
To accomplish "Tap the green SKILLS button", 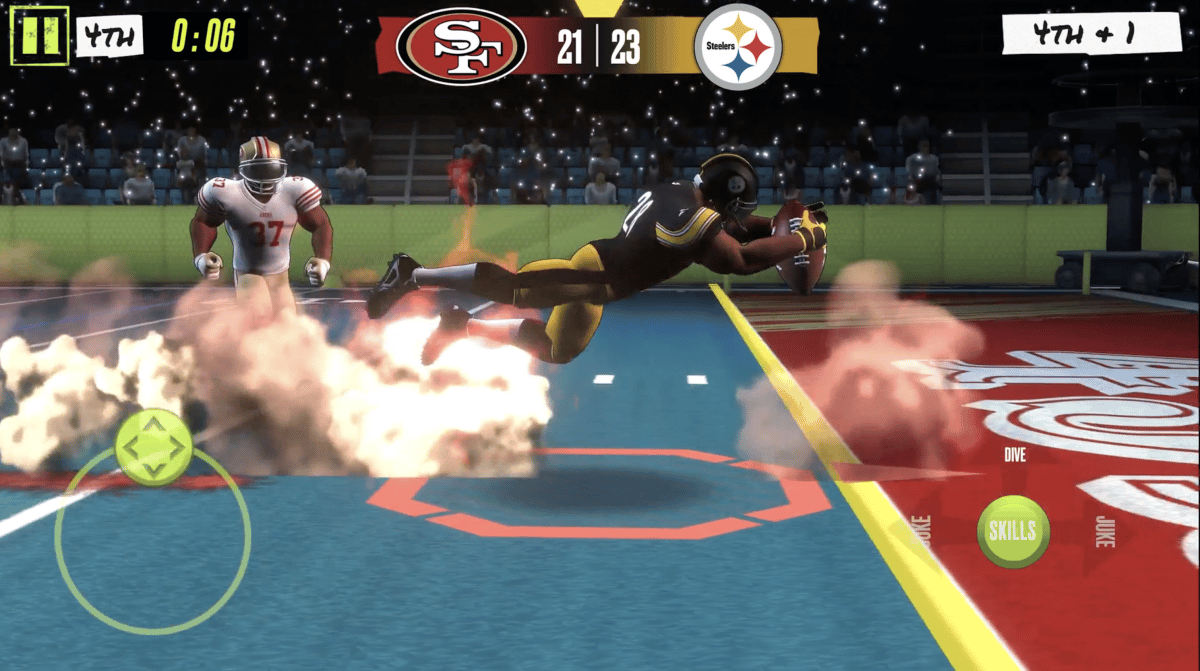I will click(x=1013, y=531).
